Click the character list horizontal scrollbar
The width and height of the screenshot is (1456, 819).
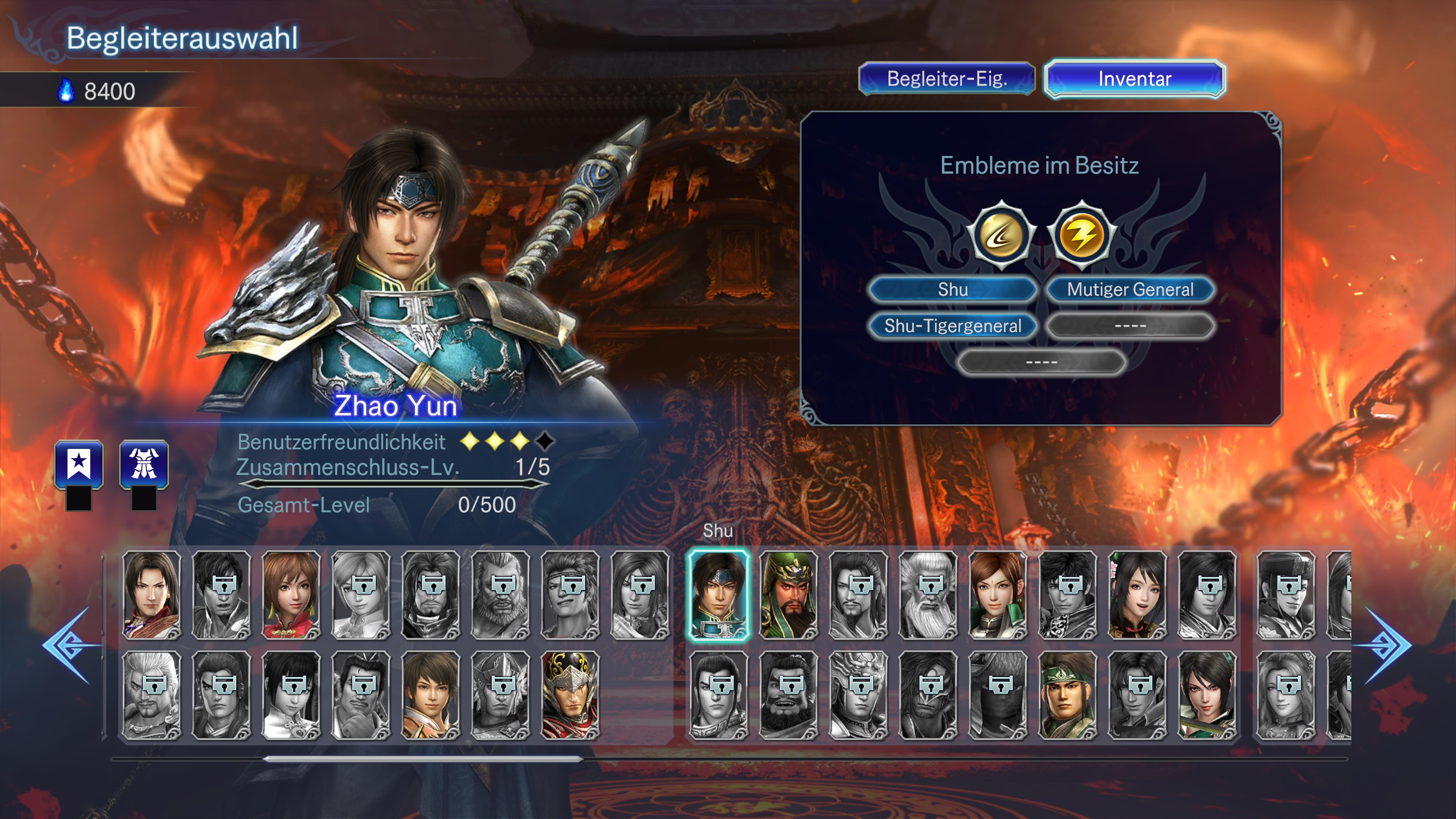(x=423, y=759)
